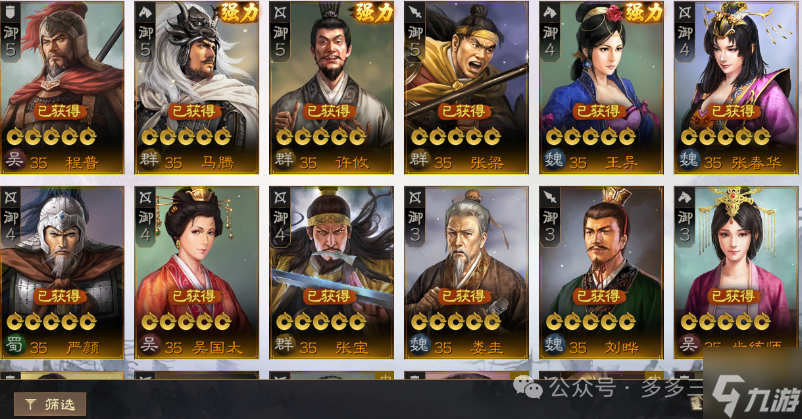Choose the 刘晔 card
The height and width of the screenshot is (419, 802).
point(600,270)
